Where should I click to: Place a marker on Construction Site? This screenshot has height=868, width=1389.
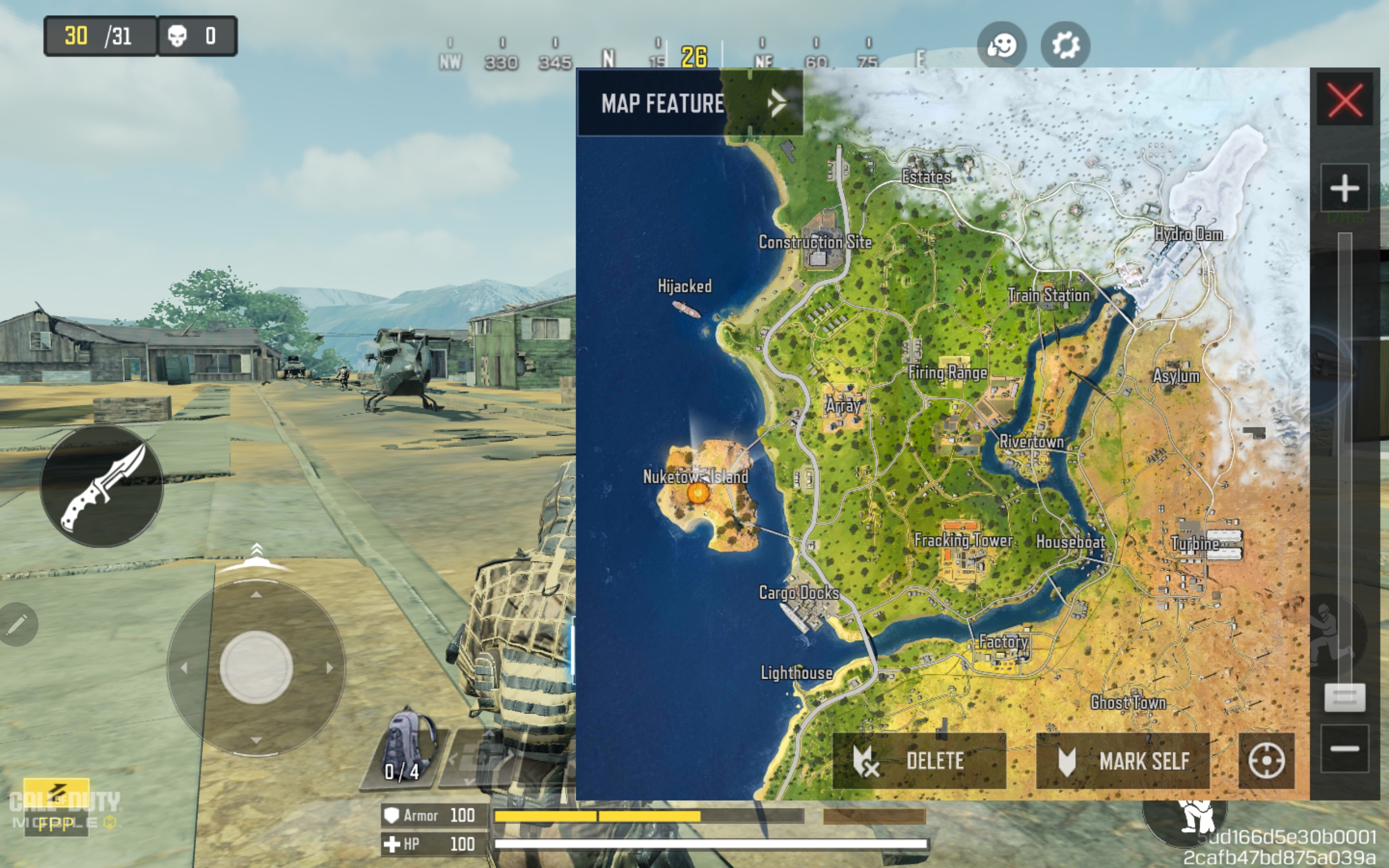tap(815, 242)
